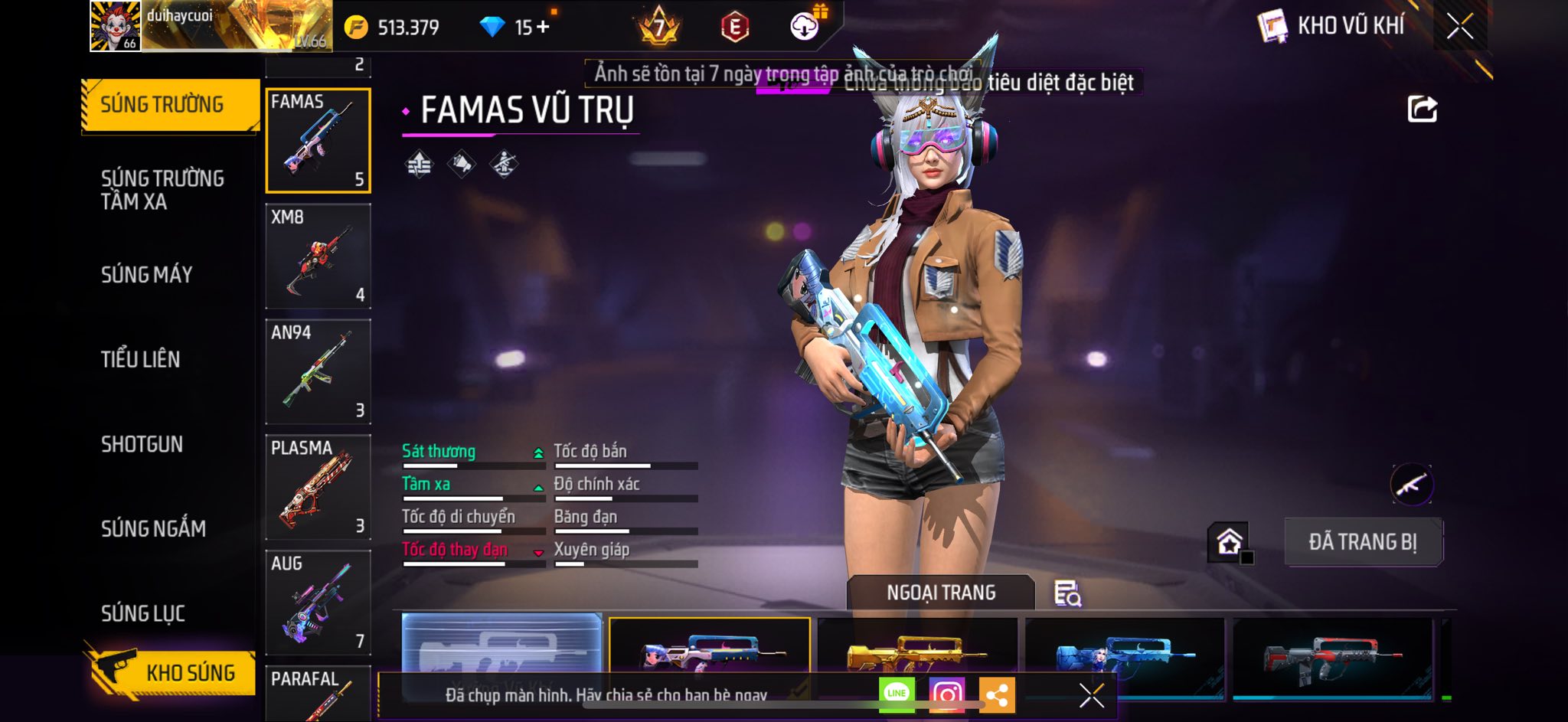Select the AUG weapon tile

click(318, 603)
